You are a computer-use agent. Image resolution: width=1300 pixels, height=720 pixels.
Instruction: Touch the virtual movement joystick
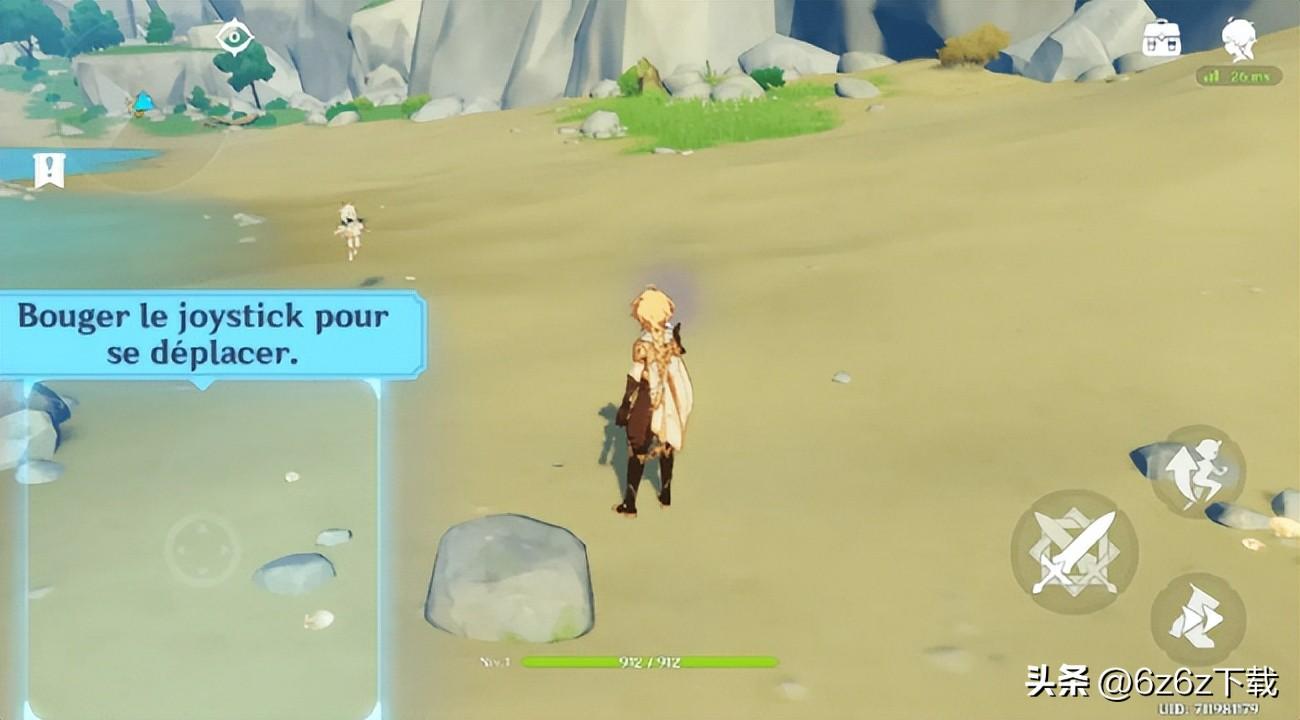pyautogui.click(x=202, y=550)
